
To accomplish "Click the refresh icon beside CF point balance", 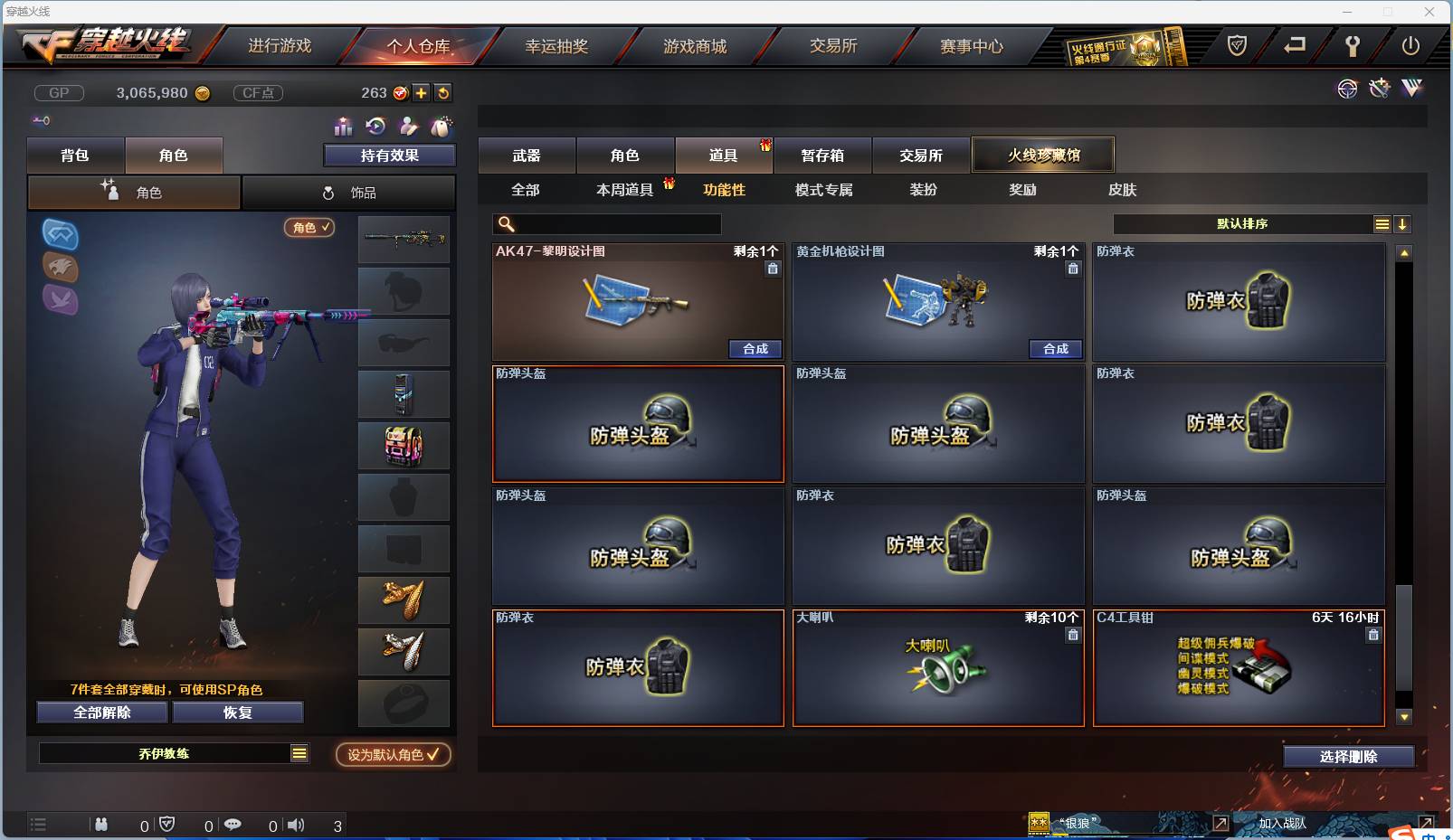I will pyautogui.click(x=443, y=92).
